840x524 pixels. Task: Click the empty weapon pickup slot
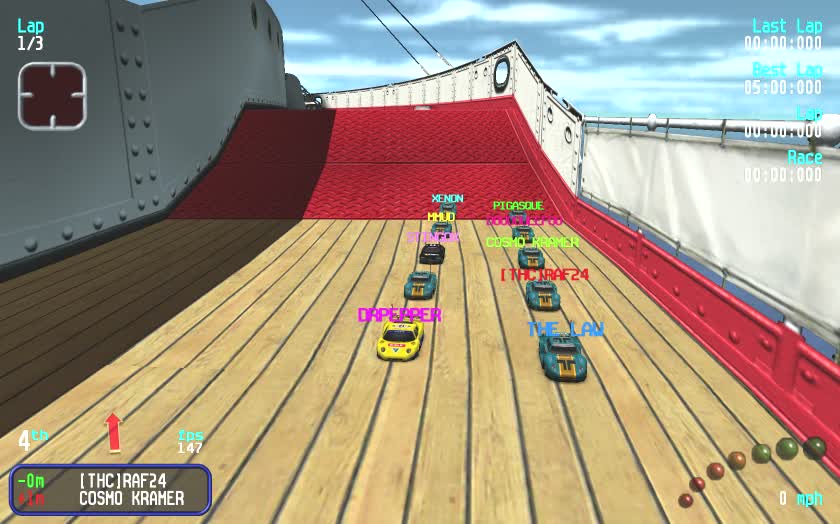click(52, 96)
